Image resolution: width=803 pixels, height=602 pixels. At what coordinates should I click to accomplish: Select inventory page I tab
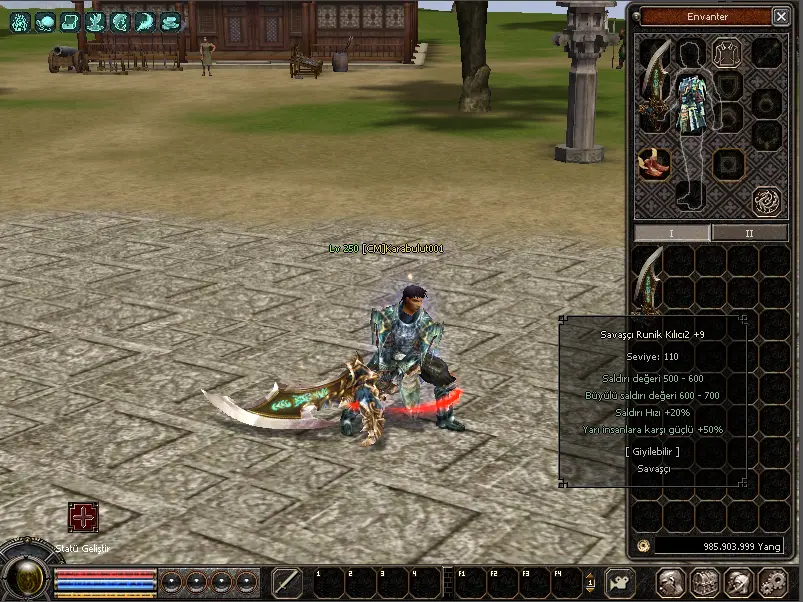pyautogui.click(x=672, y=233)
